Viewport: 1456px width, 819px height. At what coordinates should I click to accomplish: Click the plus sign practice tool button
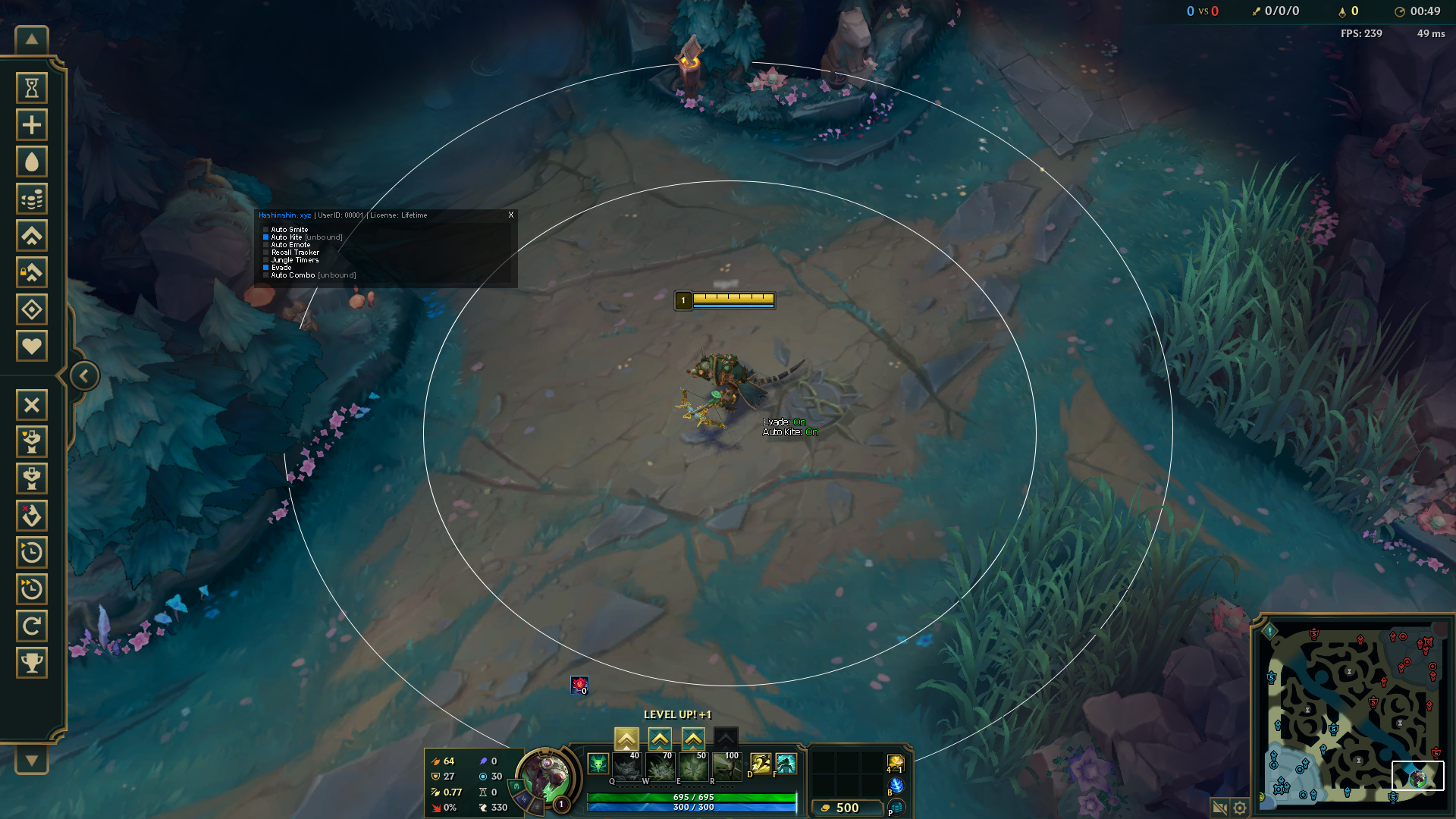[32, 125]
